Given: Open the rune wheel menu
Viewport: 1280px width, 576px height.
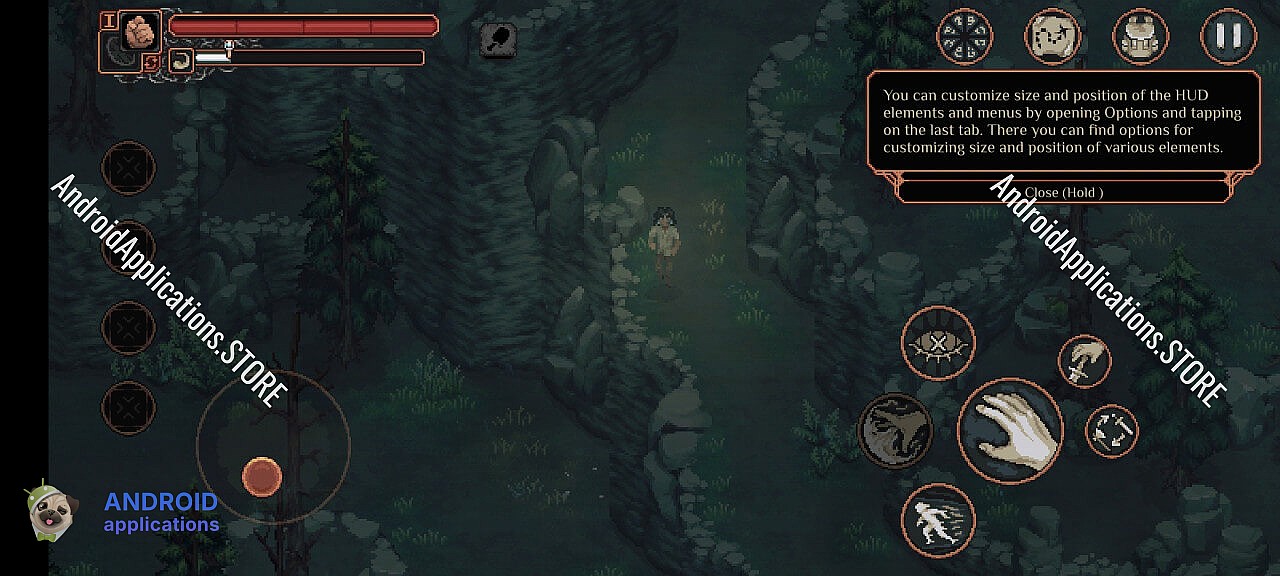Looking at the screenshot, I should [x=965, y=37].
